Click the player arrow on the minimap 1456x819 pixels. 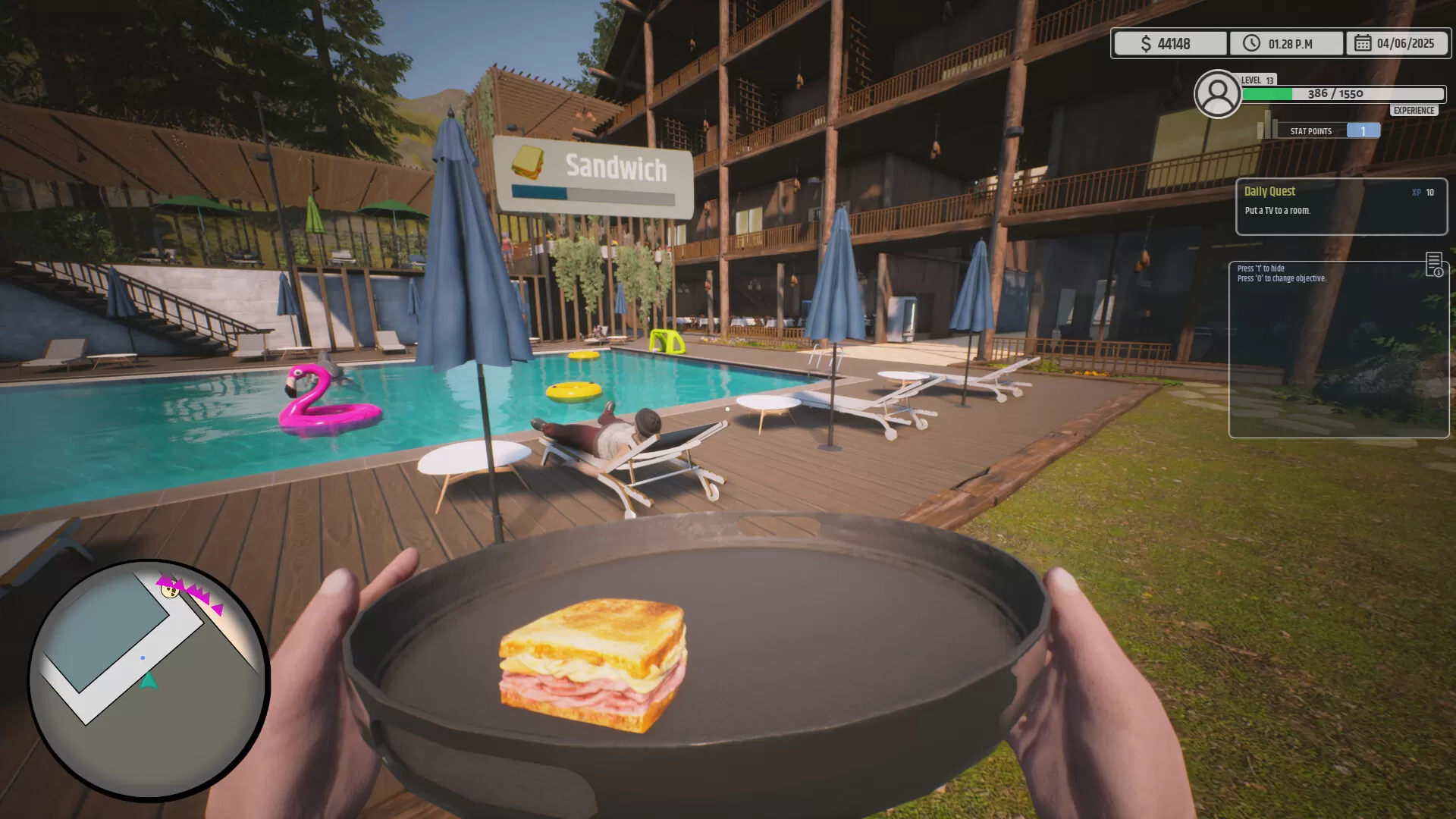click(x=149, y=681)
